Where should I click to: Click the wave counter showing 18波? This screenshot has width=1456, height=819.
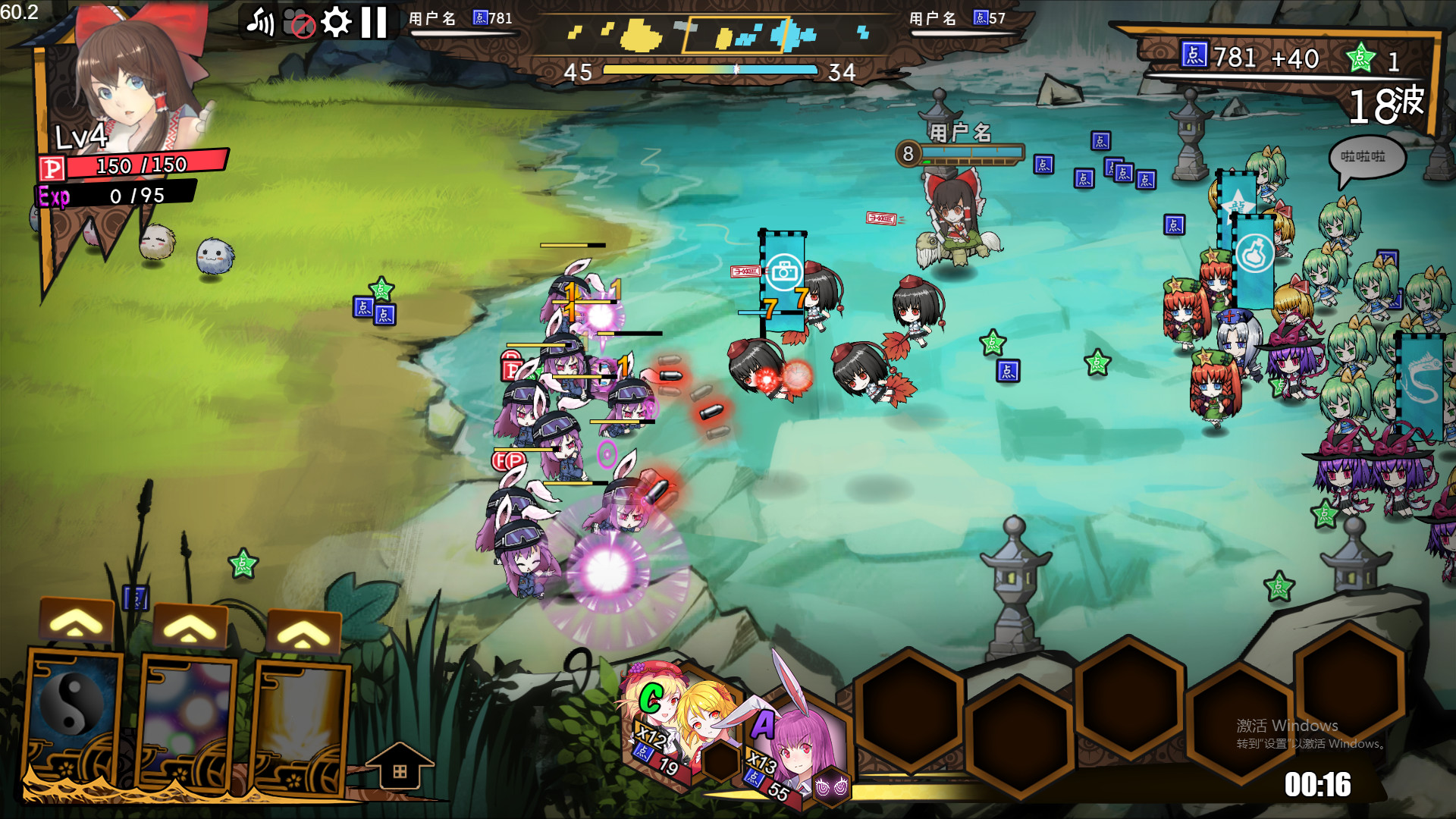[1388, 106]
